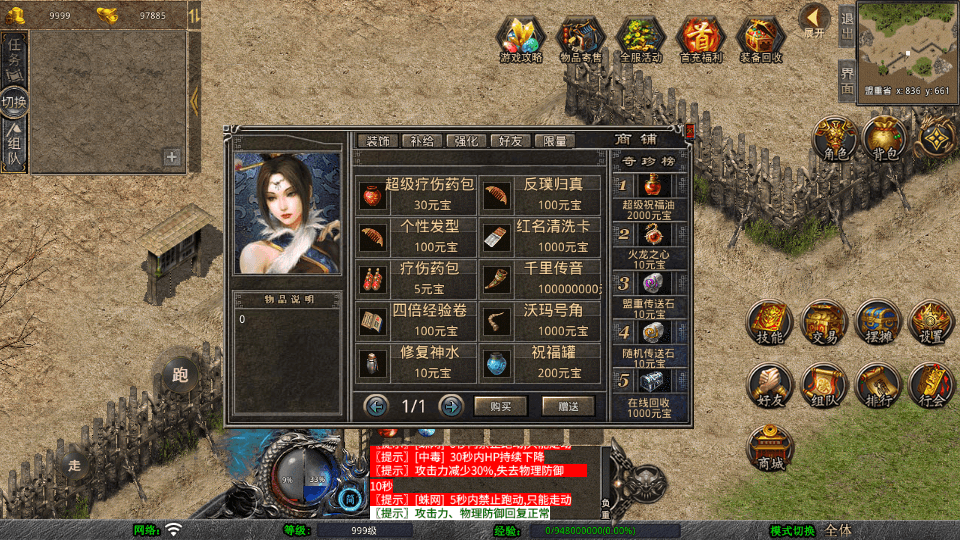Go to the next shop page arrow

[x=451, y=406]
